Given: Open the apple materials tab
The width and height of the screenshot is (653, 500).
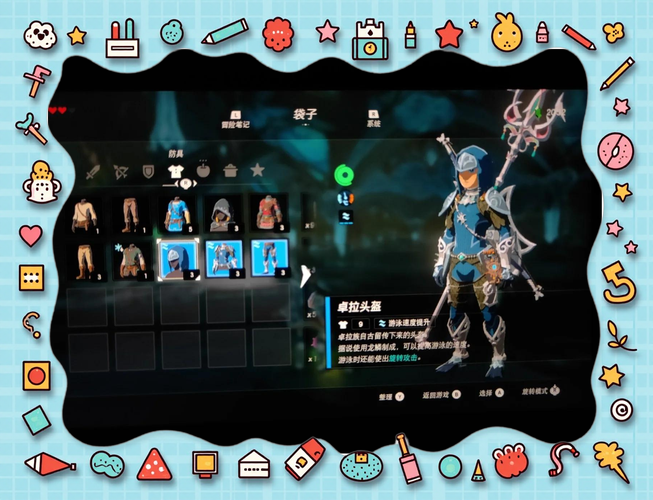Looking at the screenshot, I should [x=203, y=172].
